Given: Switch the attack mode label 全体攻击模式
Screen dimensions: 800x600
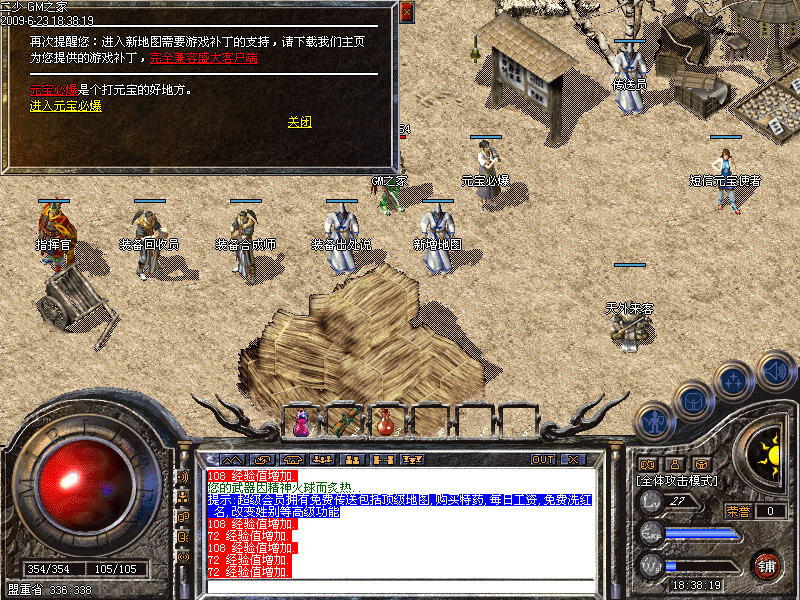Looking at the screenshot, I should click(x=678, y=481).
